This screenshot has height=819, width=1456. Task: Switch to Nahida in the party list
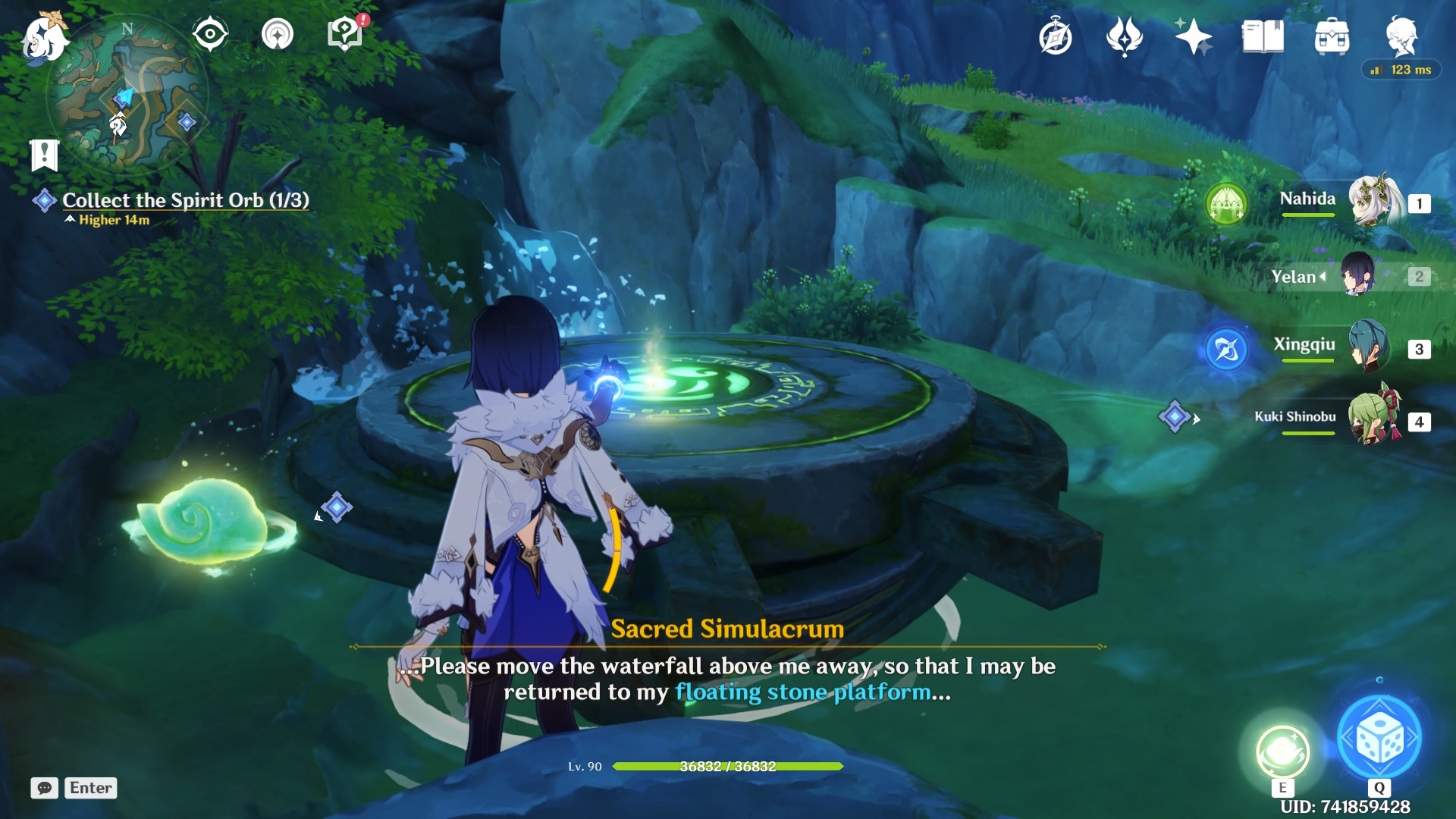click(1373, 201)
